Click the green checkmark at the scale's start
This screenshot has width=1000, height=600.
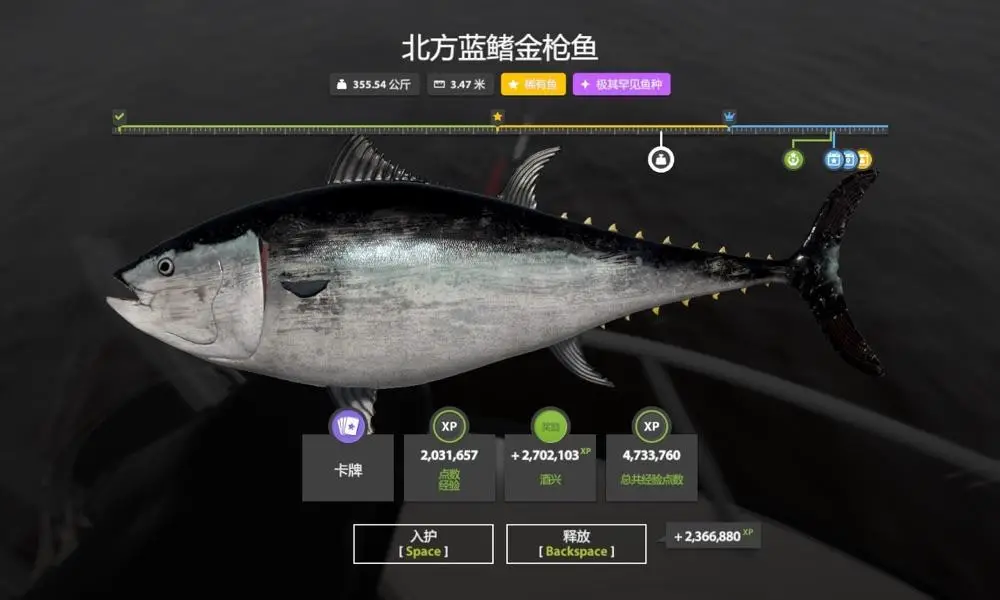[120, 117]
